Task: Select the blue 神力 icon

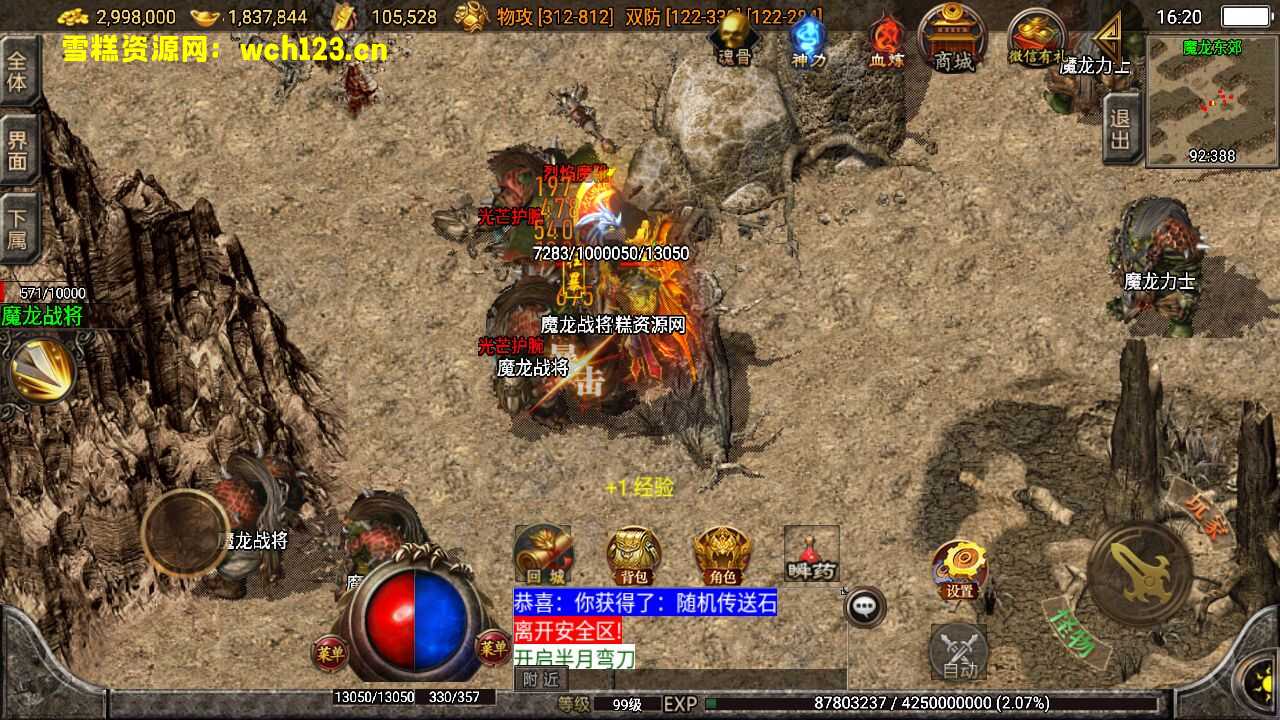Action: (808, 40)
